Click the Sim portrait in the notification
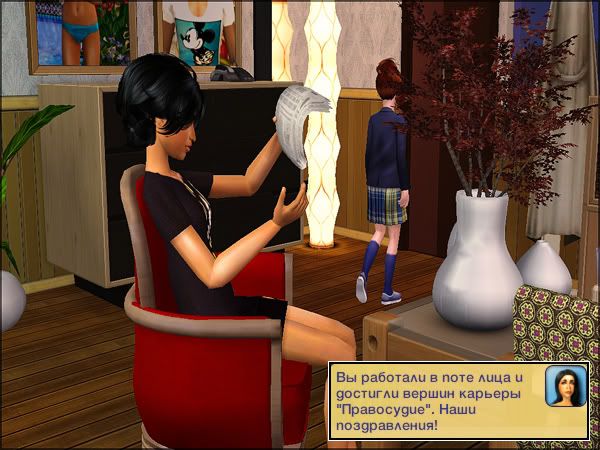Image resolution: width=600 pixels, height=450 pixels. pyautogui.click(x=565, y=386)
